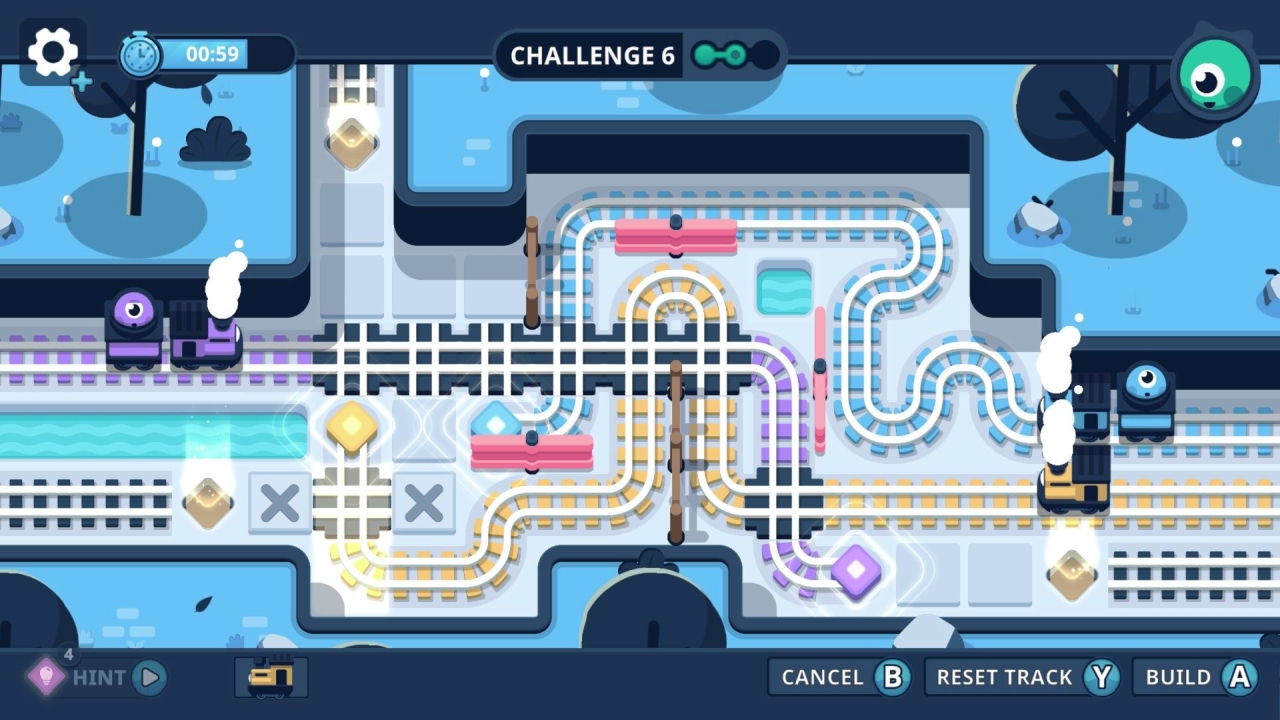Toggle the upper pink crossing barrier
1280x720 pixels.
coord(678,237)
